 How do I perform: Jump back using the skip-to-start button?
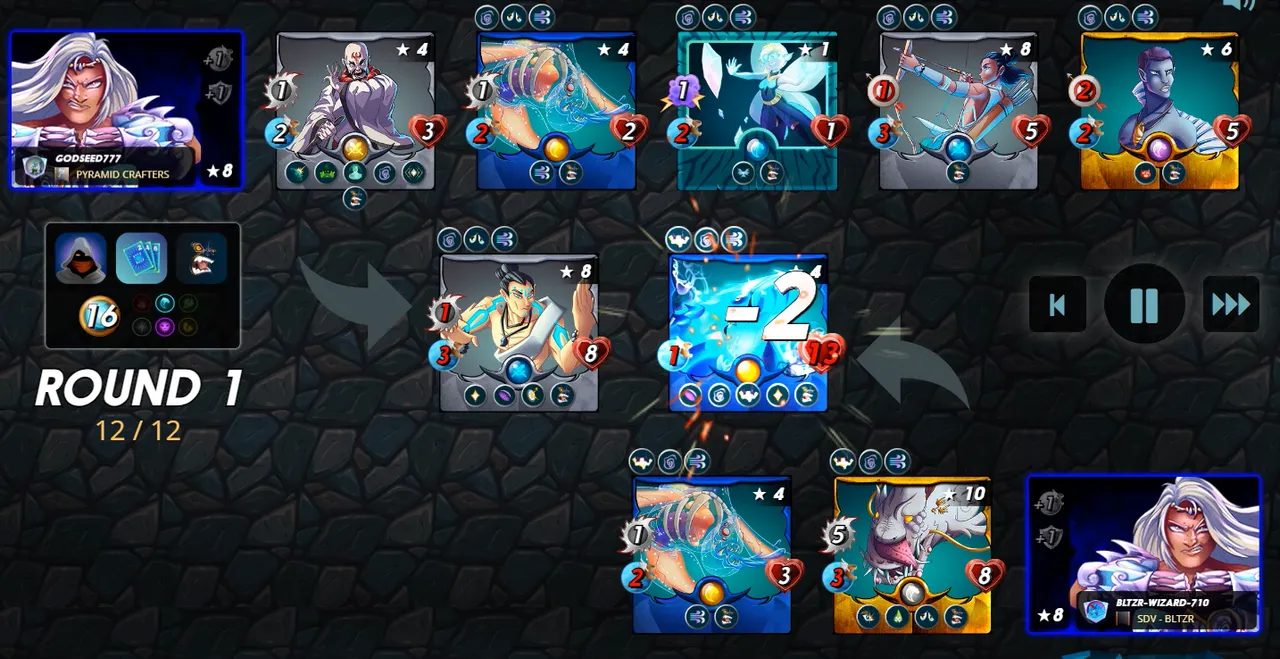pos(1057,305)
